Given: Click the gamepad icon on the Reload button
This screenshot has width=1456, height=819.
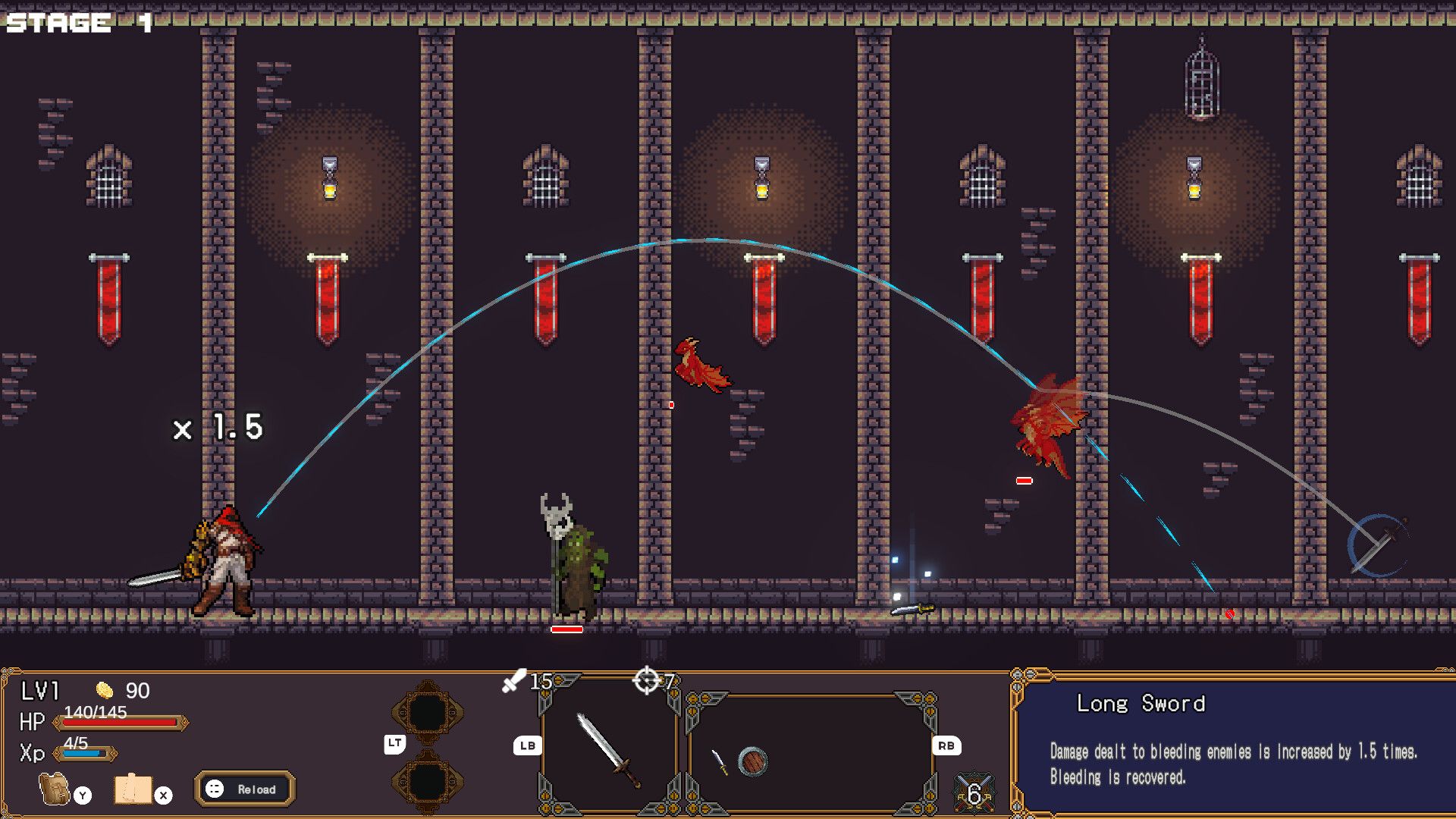Looking at the screenshot, I should (x=214, y=789).
